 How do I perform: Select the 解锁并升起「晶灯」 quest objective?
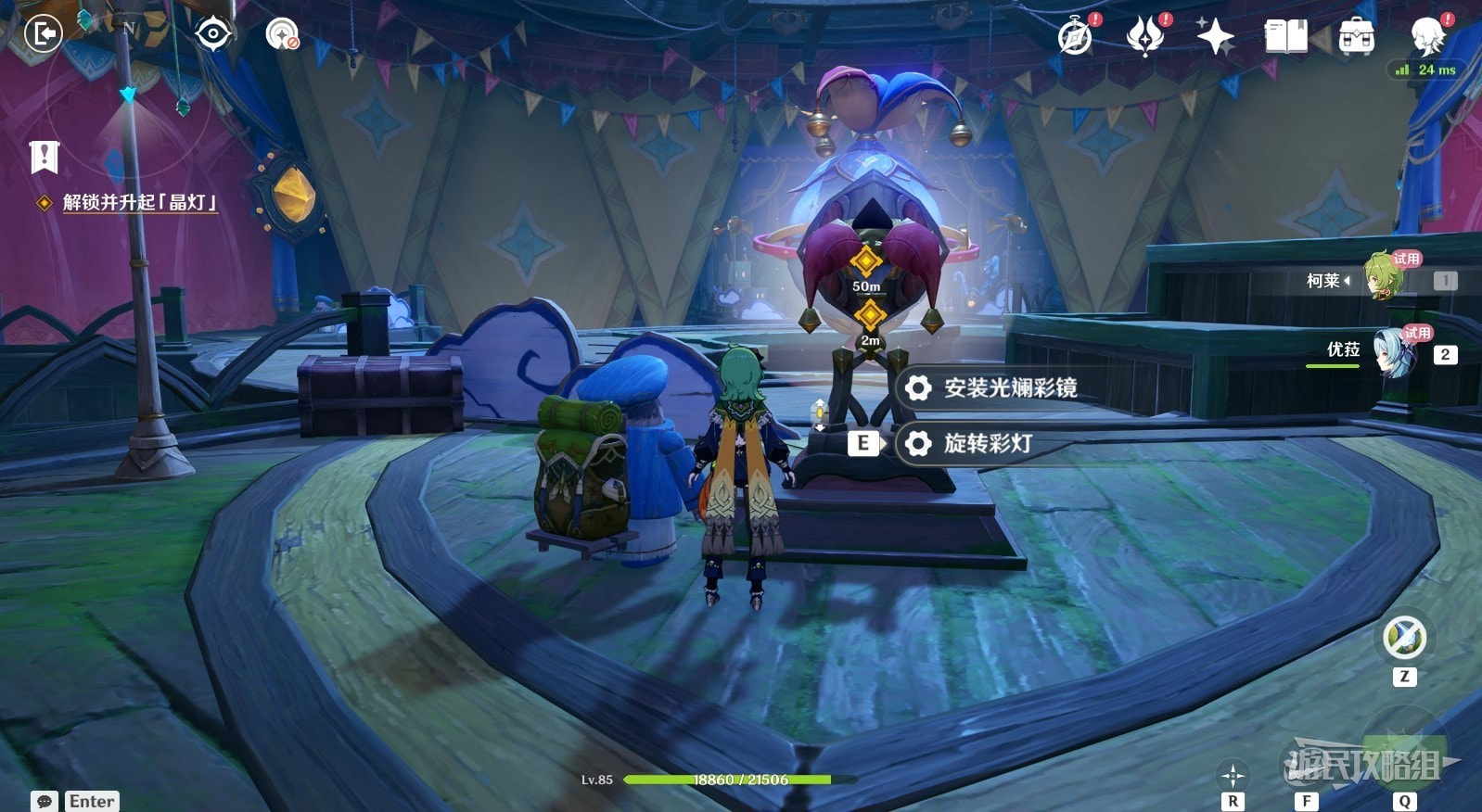139,202
